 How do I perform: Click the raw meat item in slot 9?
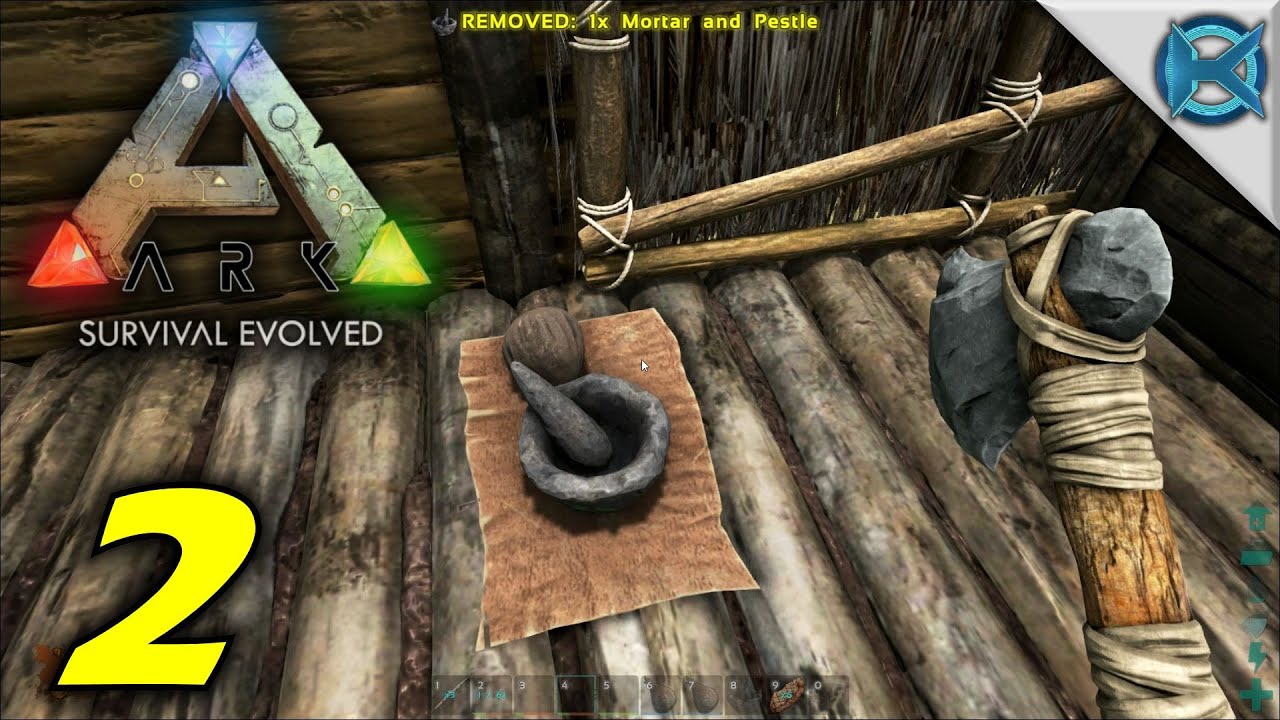coord(785,695)
